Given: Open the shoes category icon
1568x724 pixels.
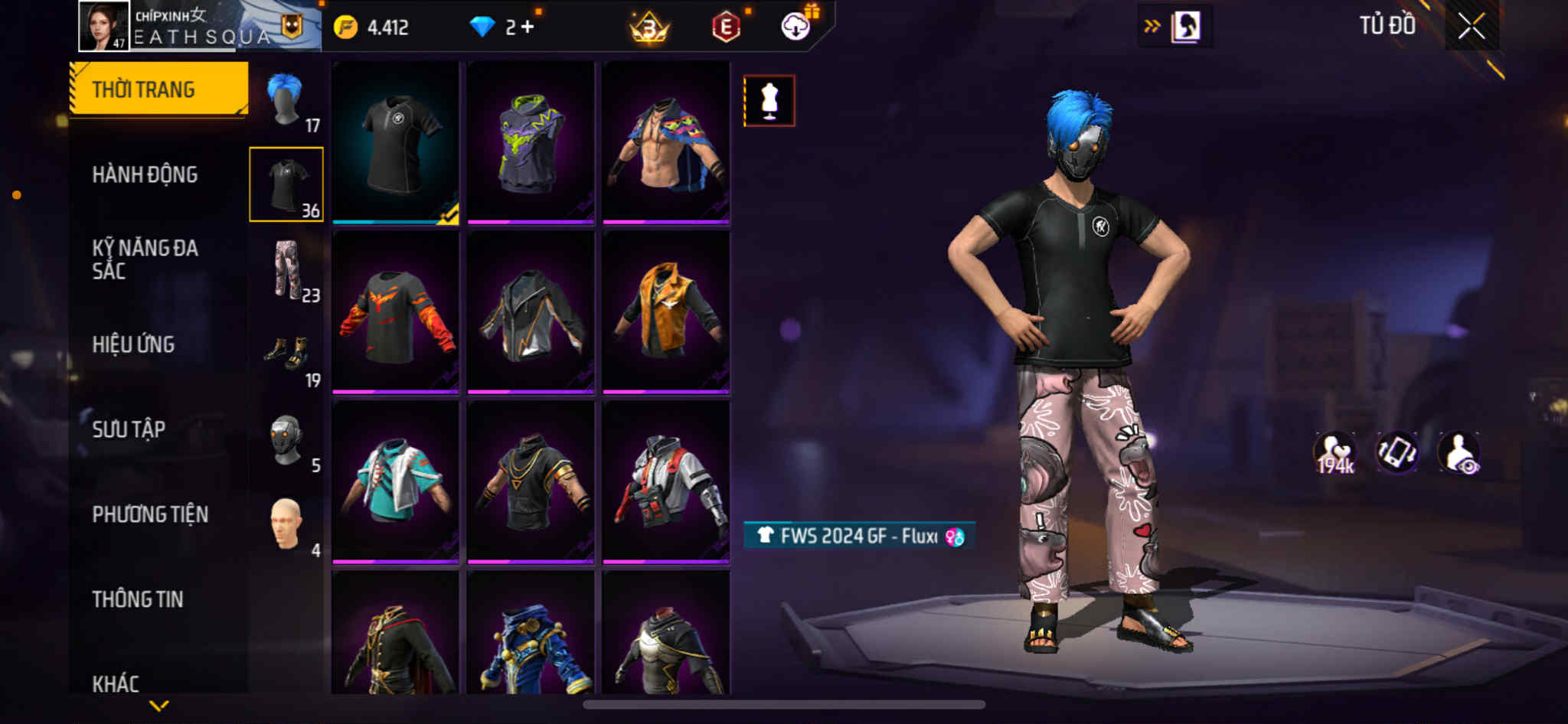Looking at the screenshot, I should [287, 354].
